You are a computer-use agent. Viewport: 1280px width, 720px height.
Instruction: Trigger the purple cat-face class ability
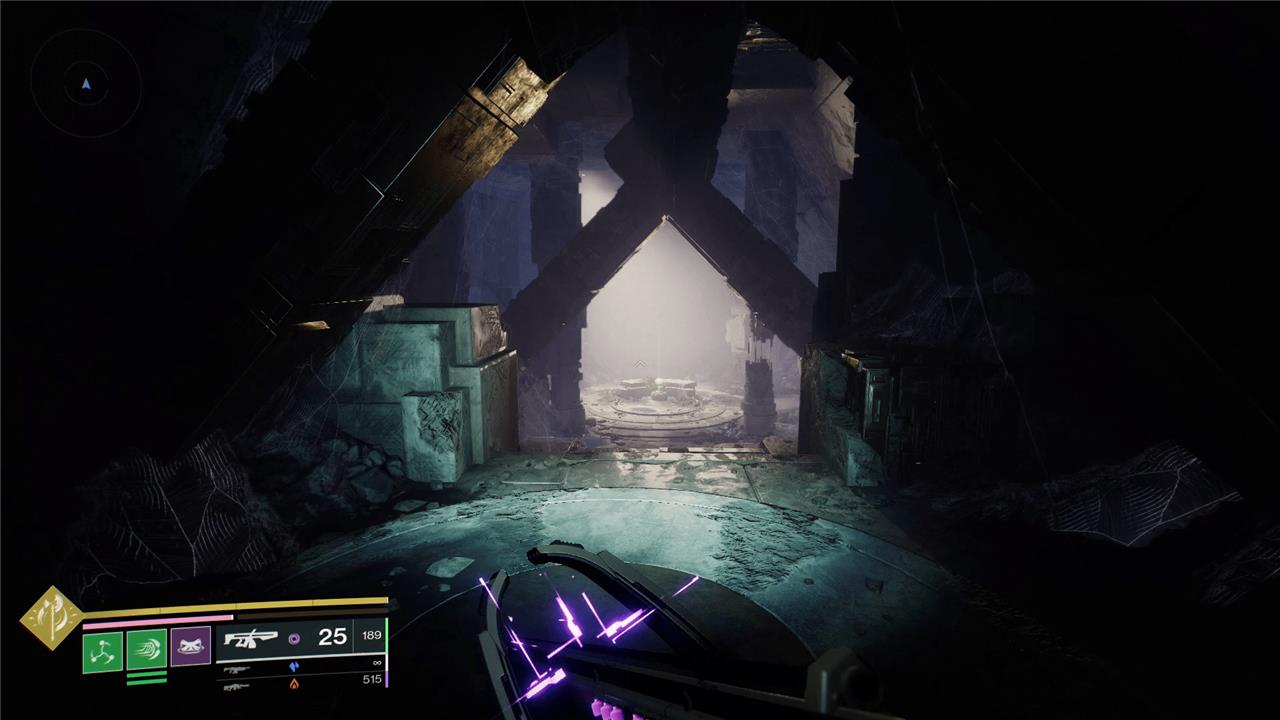click(190, 647)
